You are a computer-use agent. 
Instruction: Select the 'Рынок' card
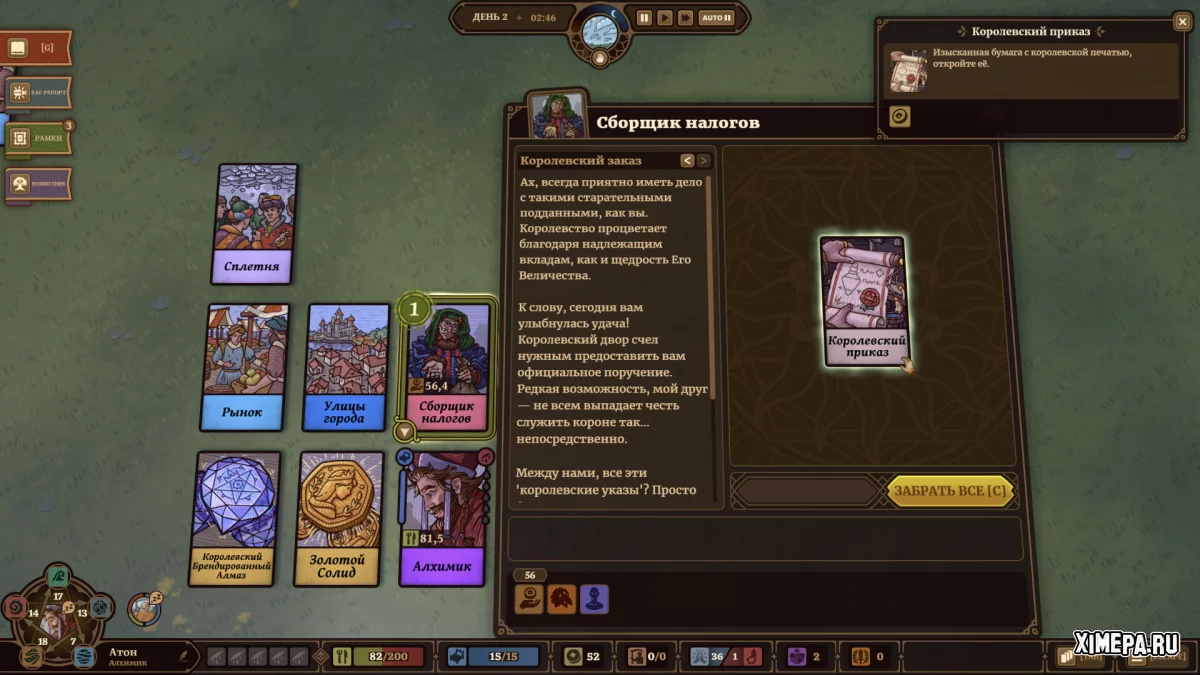tap(245, 367)
